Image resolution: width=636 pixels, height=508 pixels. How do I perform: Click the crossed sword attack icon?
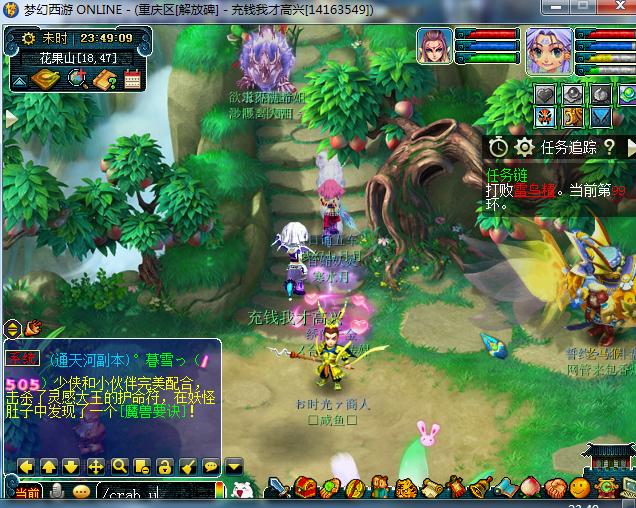(x=279, y=489)
